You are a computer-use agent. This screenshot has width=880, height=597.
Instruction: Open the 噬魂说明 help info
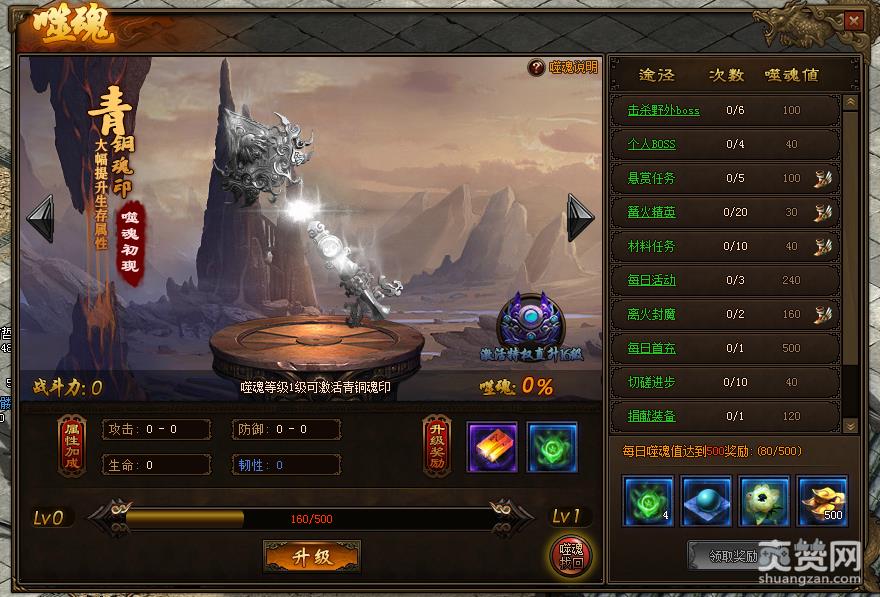click(x=565, y=68)
